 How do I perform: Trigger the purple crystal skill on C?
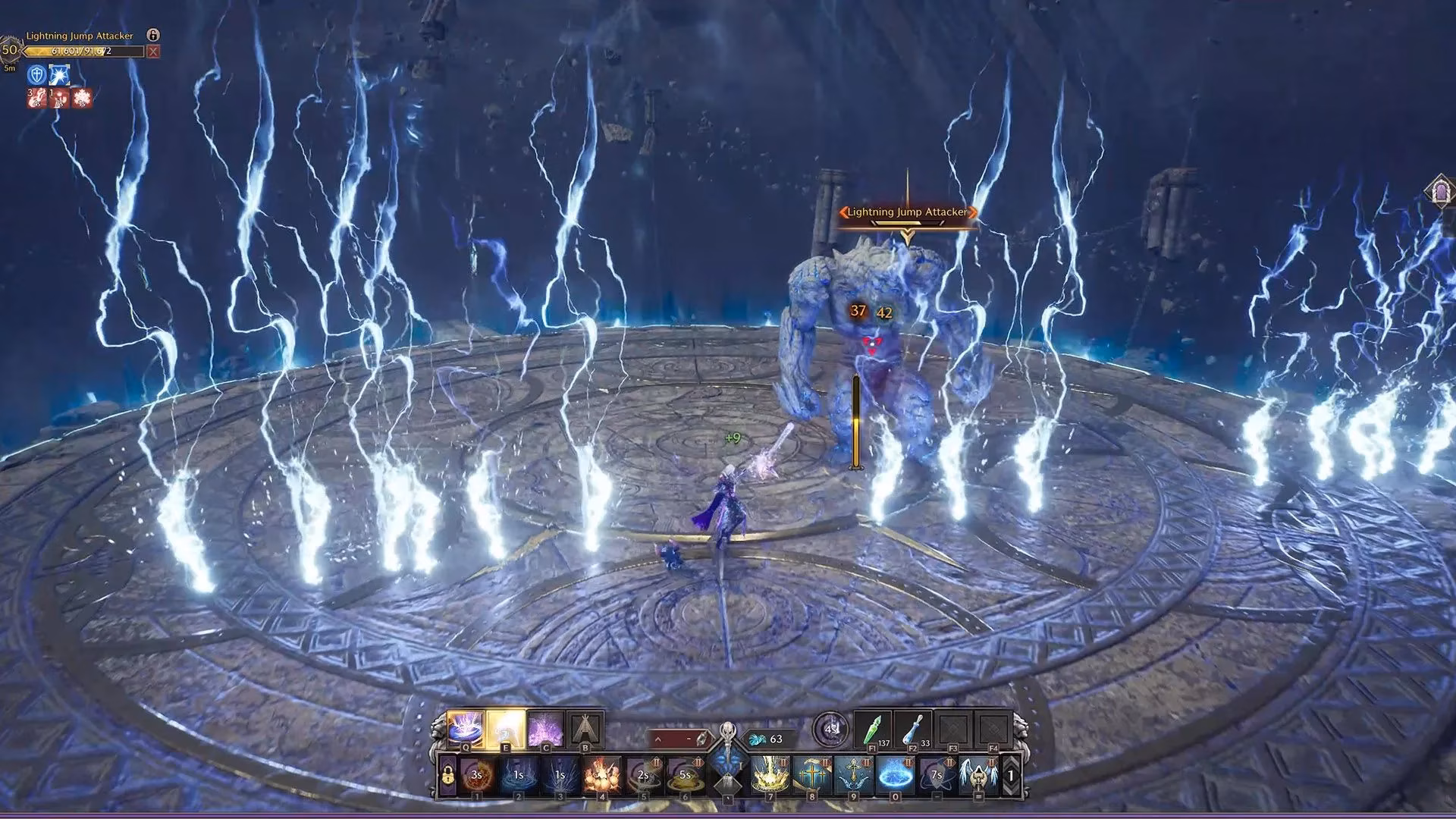[545, 726]
